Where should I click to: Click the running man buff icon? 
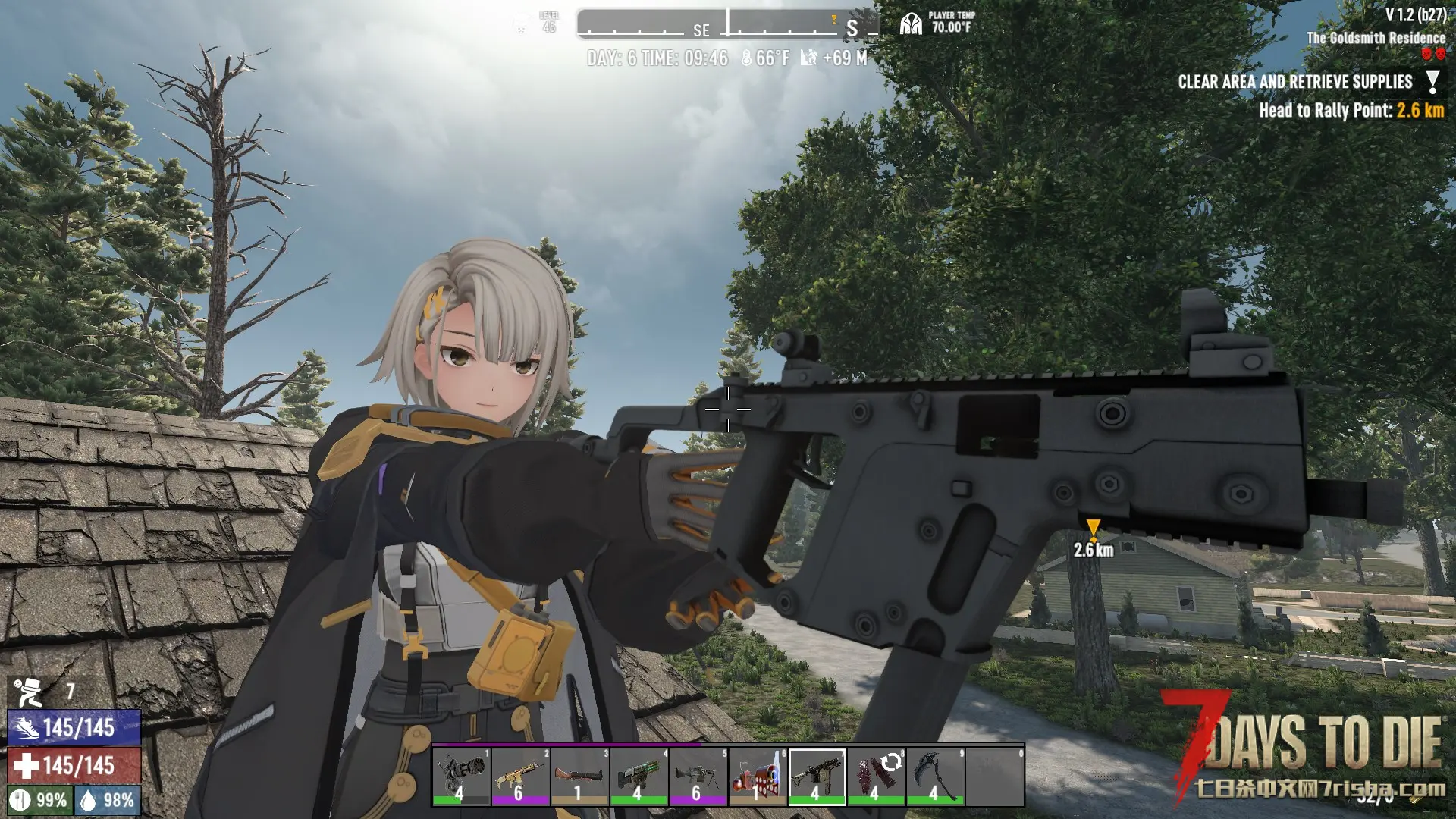29,691
